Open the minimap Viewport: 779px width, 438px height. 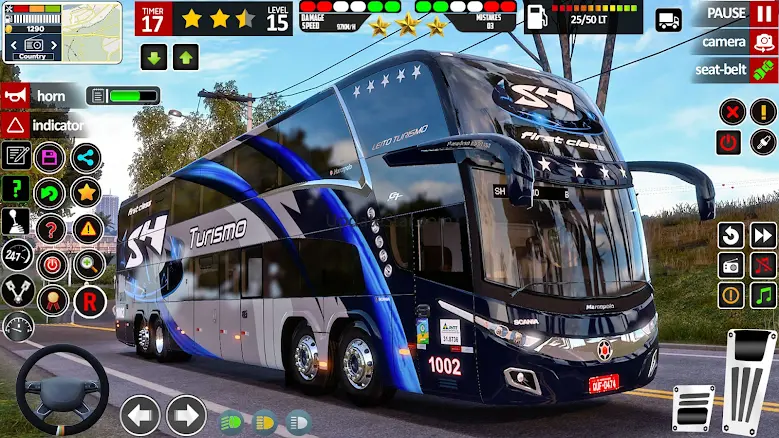[62, 32]
